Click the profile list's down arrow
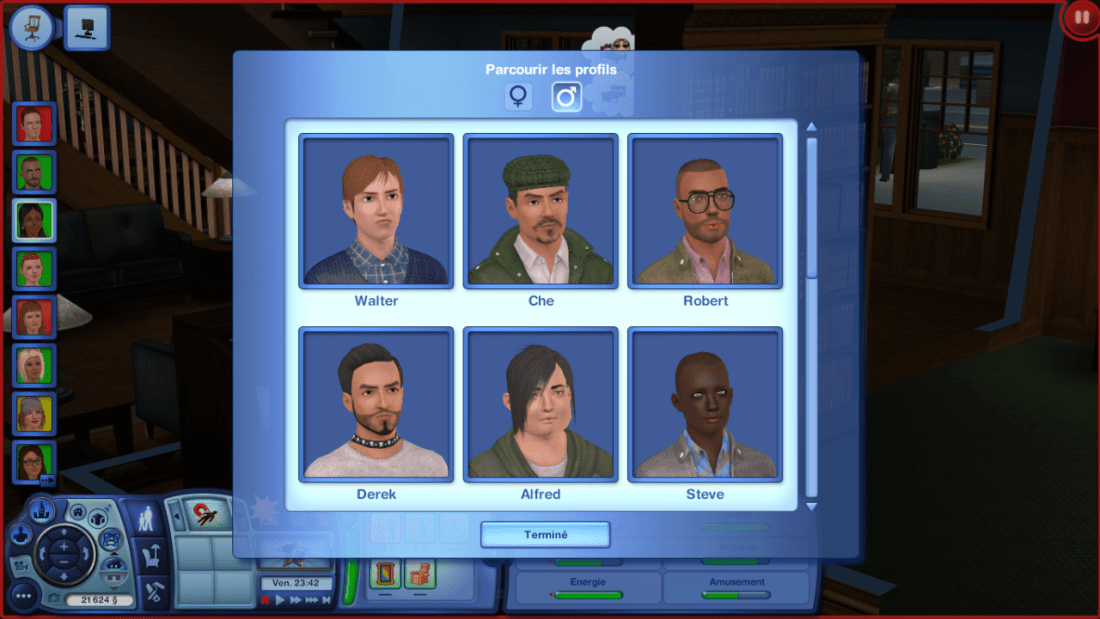The width and height of the screenshot is (1100, 619). click(812, 506)
